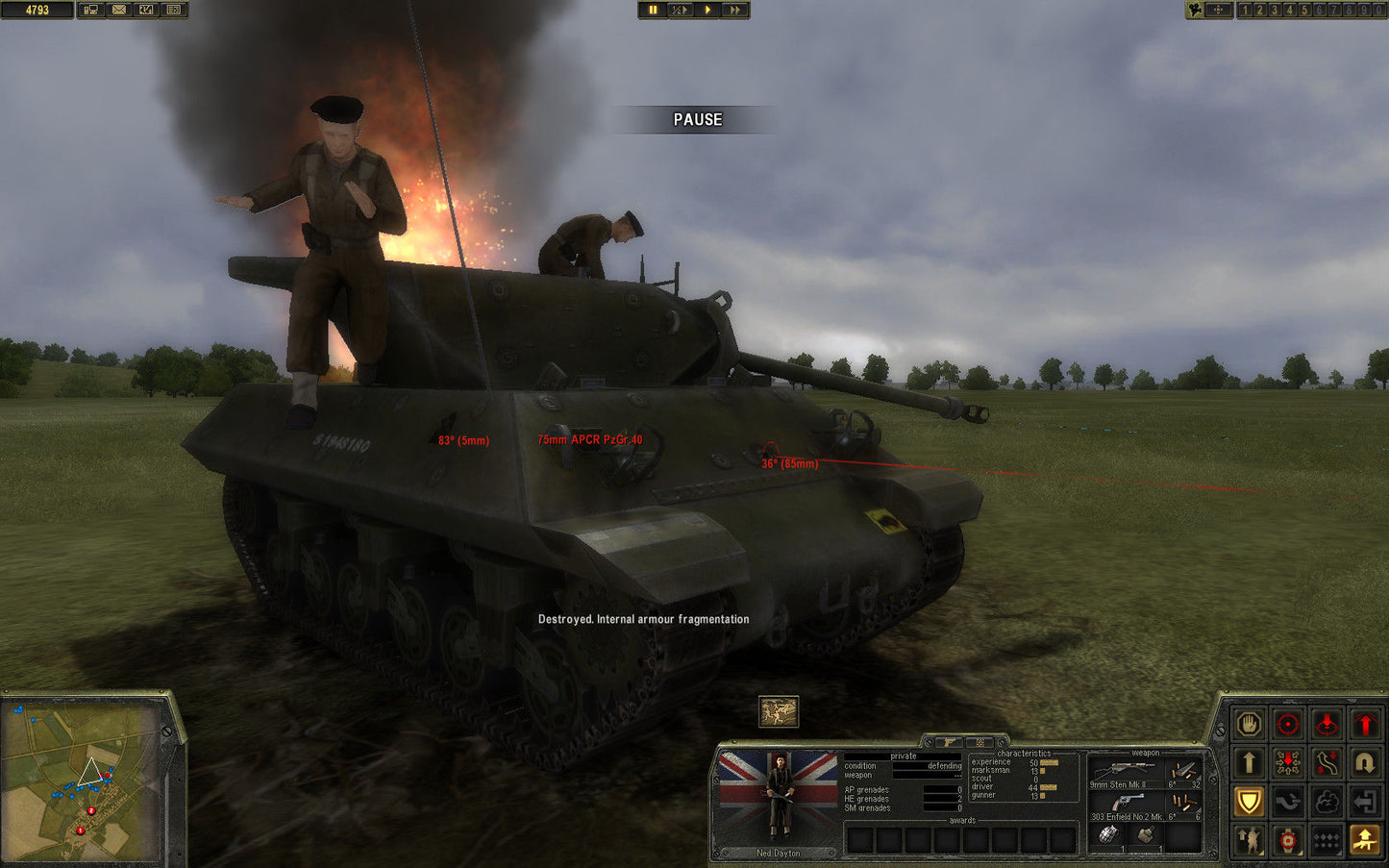Click the driver skill progress bar
This screenshot has width=1389, height=868.
1048,786
